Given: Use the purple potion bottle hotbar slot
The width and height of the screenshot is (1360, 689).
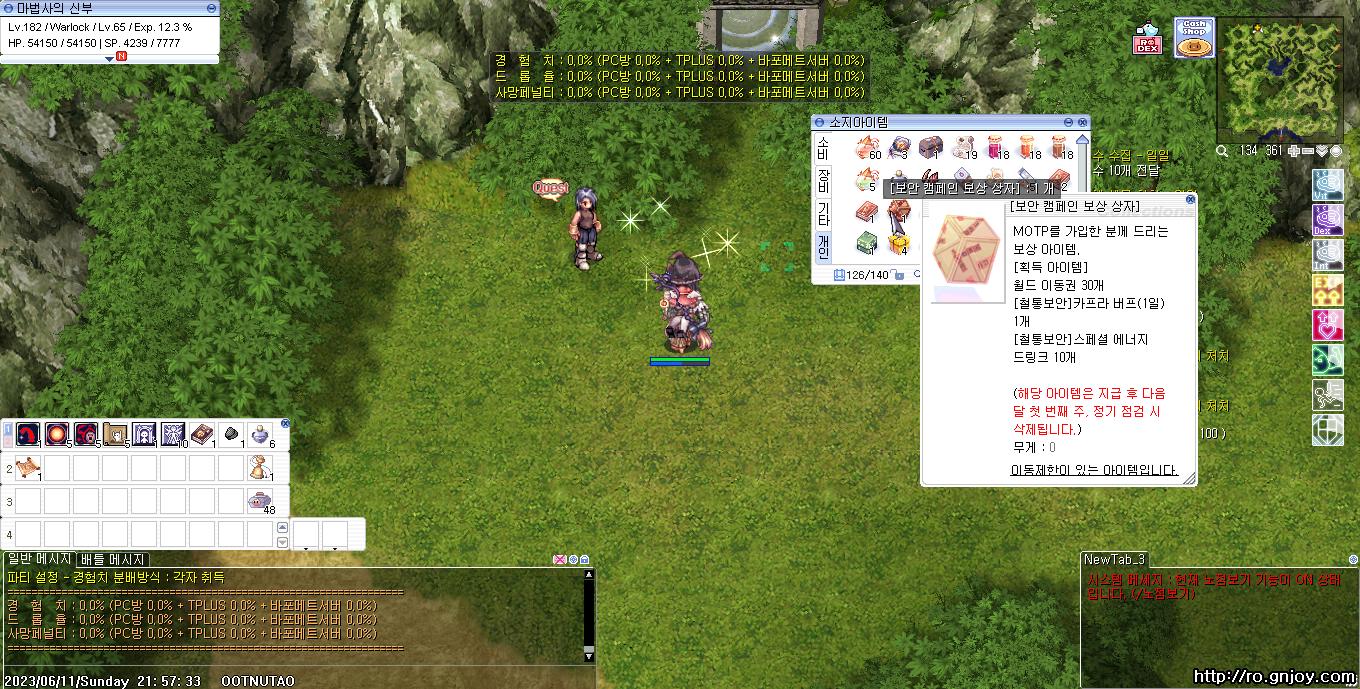Looking at the screenshot, I should 260,434.
